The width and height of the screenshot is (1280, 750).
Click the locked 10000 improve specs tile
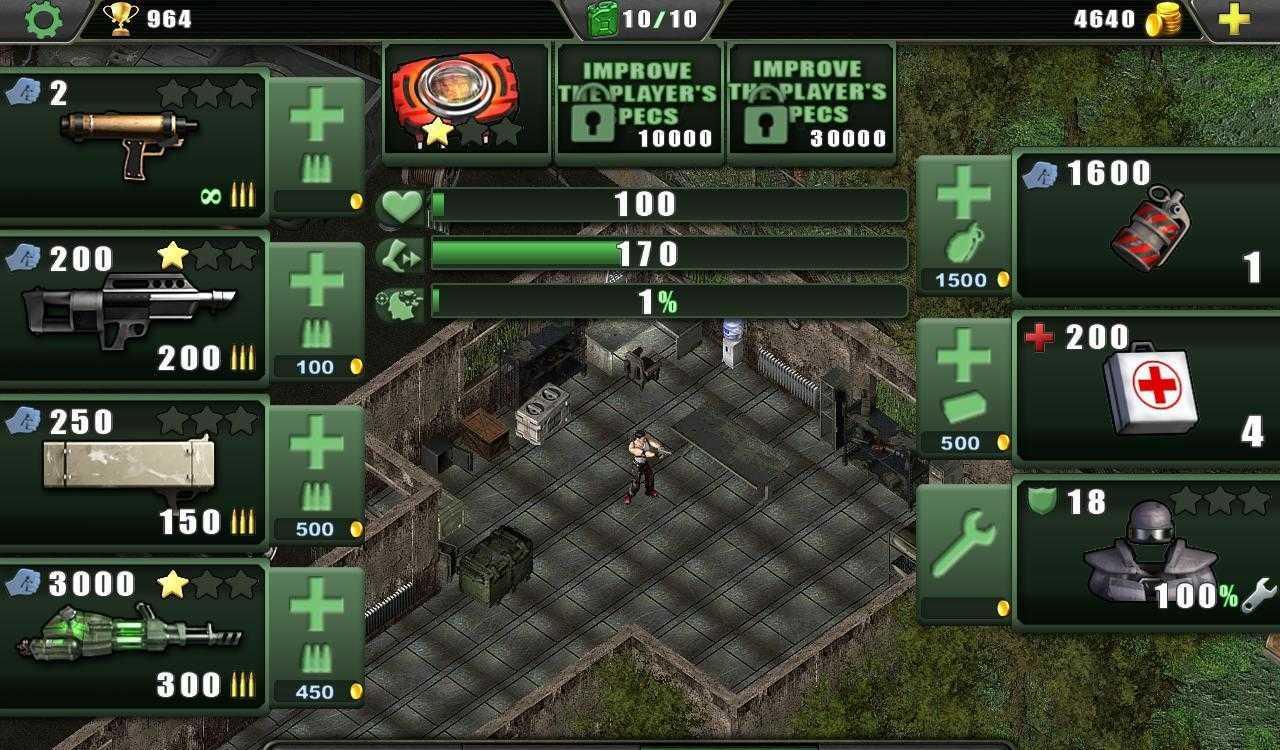[x=639, y=99]
